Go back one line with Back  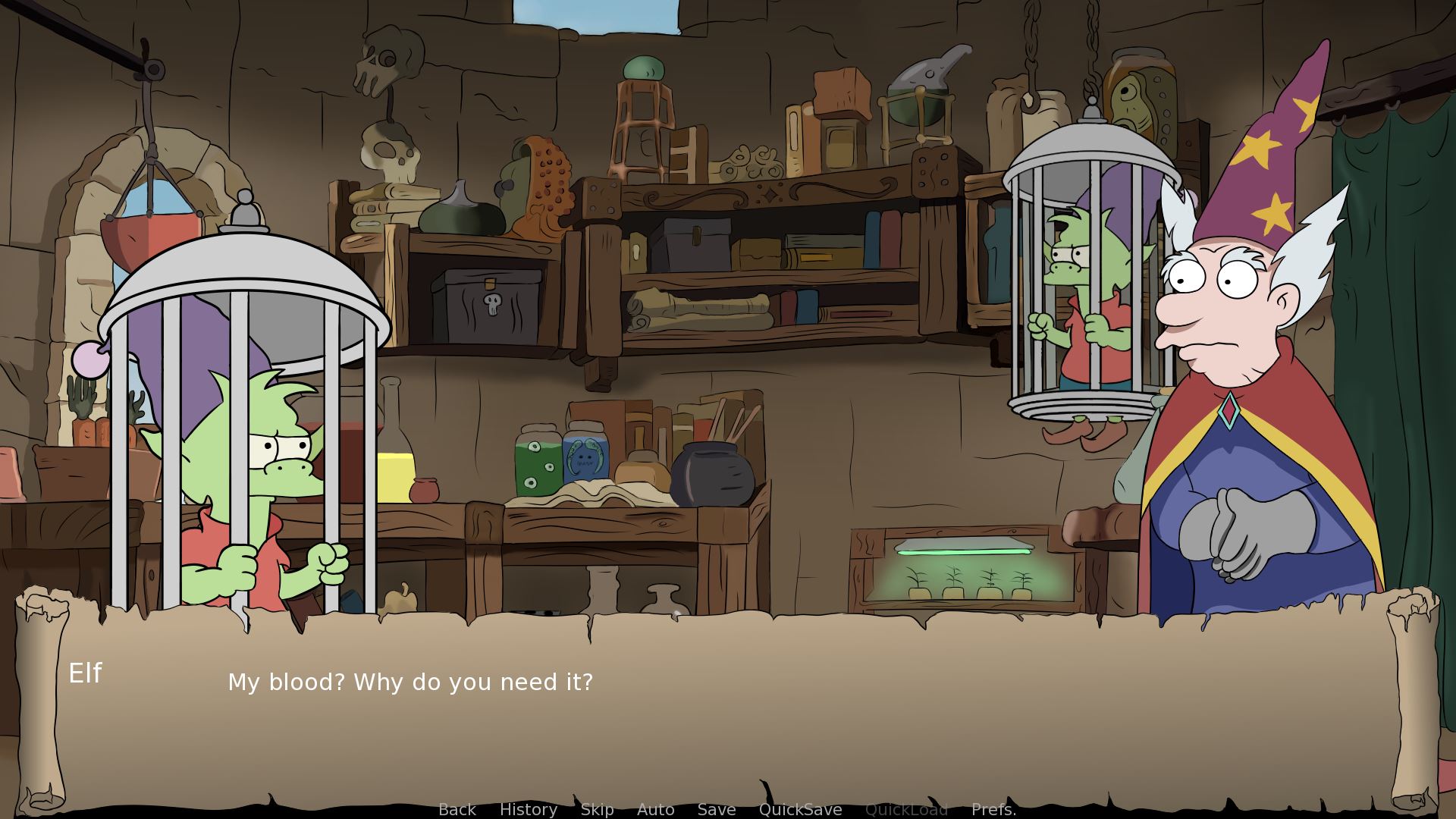(x=457, y=809)
